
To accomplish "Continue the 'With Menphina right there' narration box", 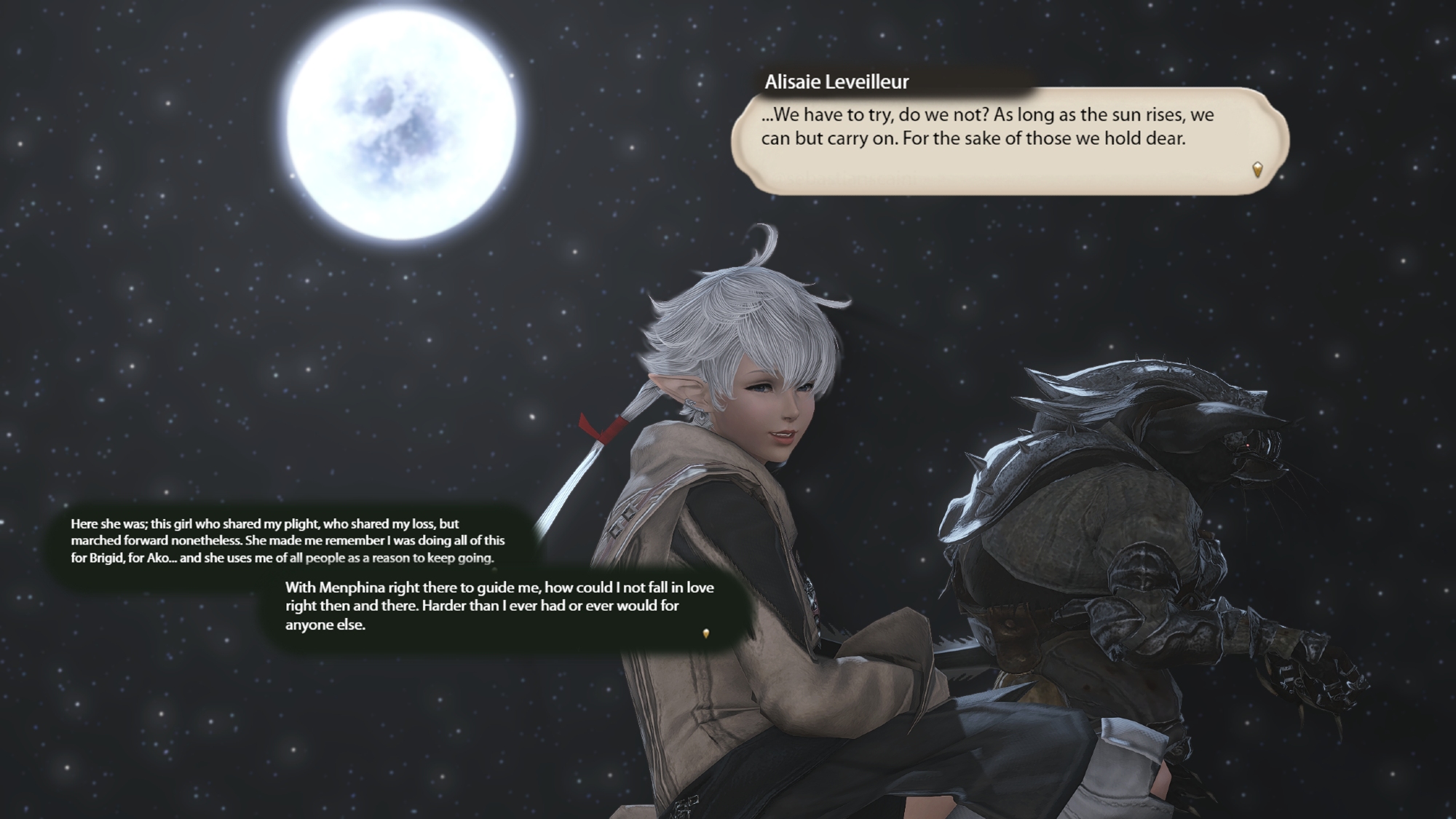I will point(502,606).
